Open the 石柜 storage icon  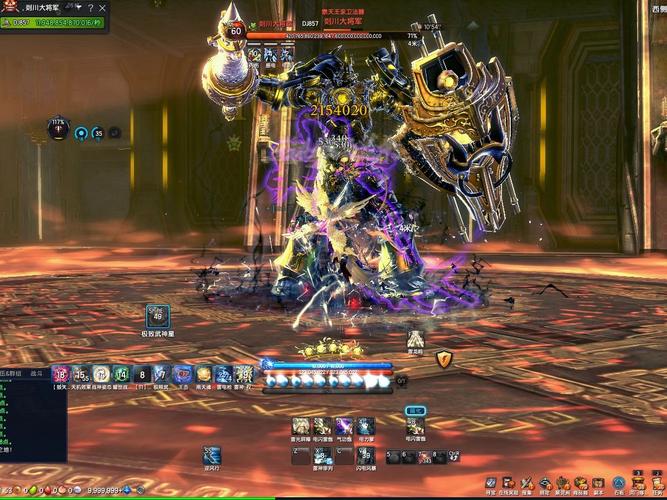click(619, 483)
